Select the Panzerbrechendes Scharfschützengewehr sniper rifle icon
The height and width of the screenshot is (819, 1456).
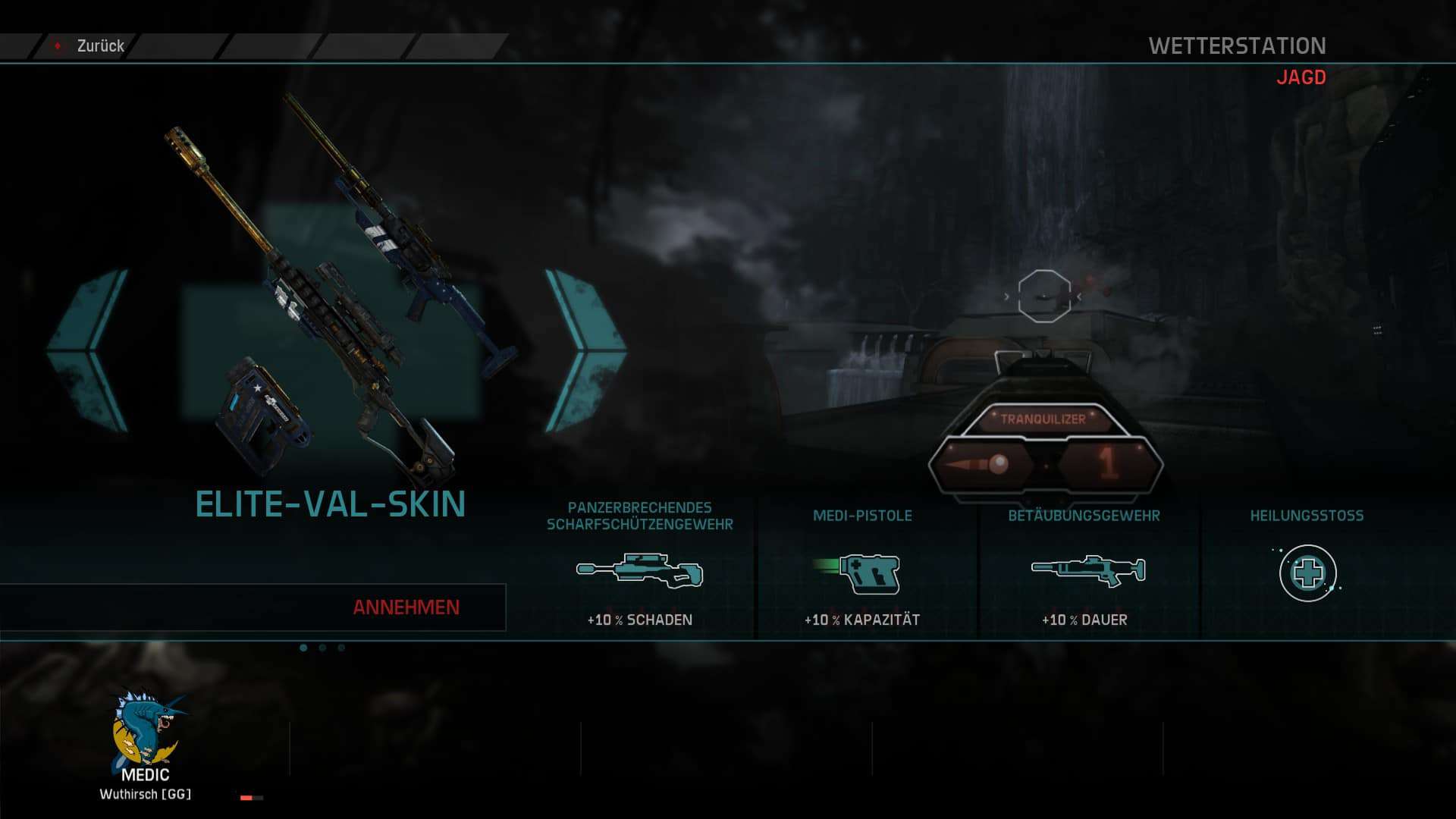point(639,572)
